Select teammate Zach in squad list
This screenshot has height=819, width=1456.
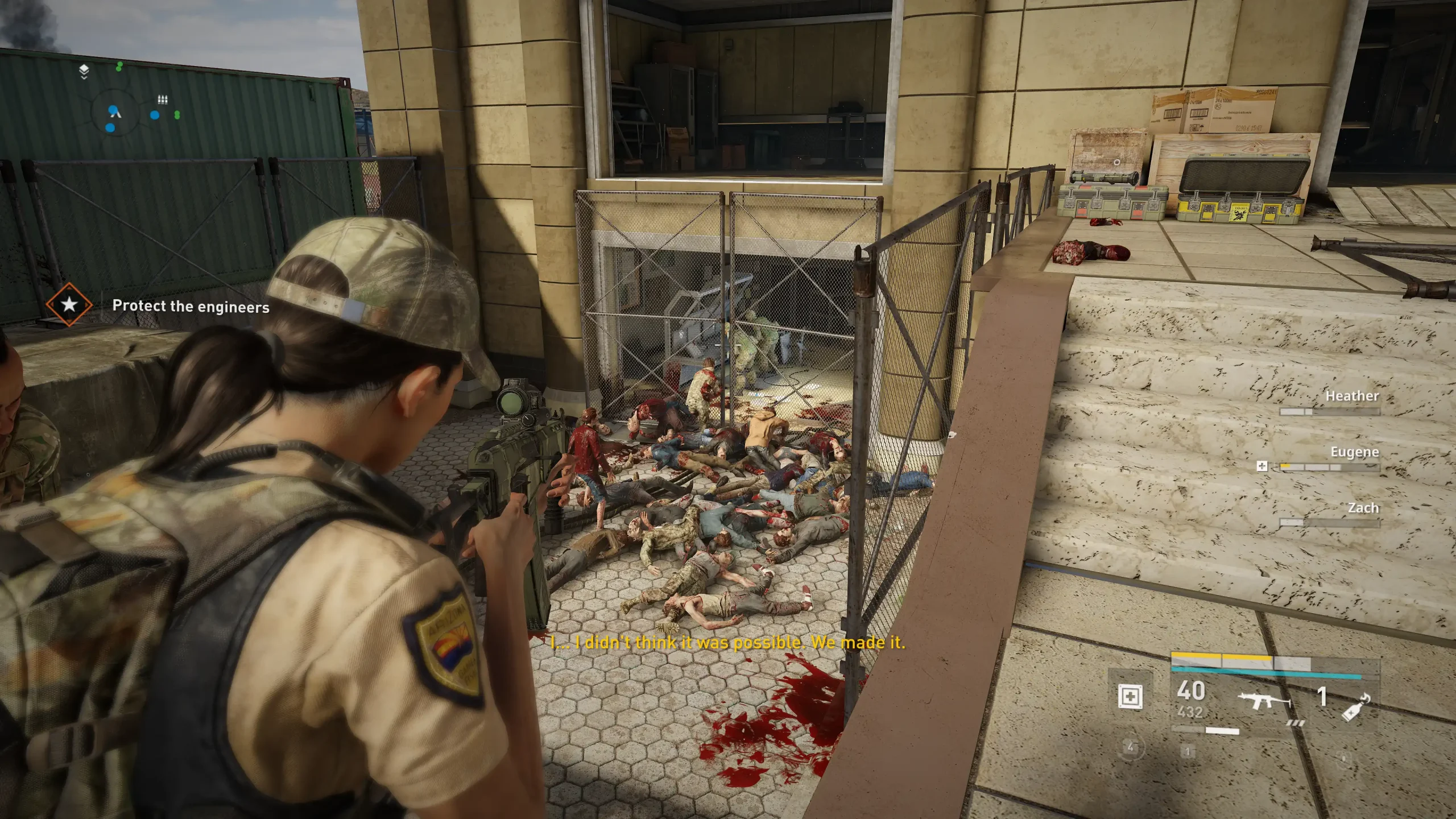coord(1363,508)
